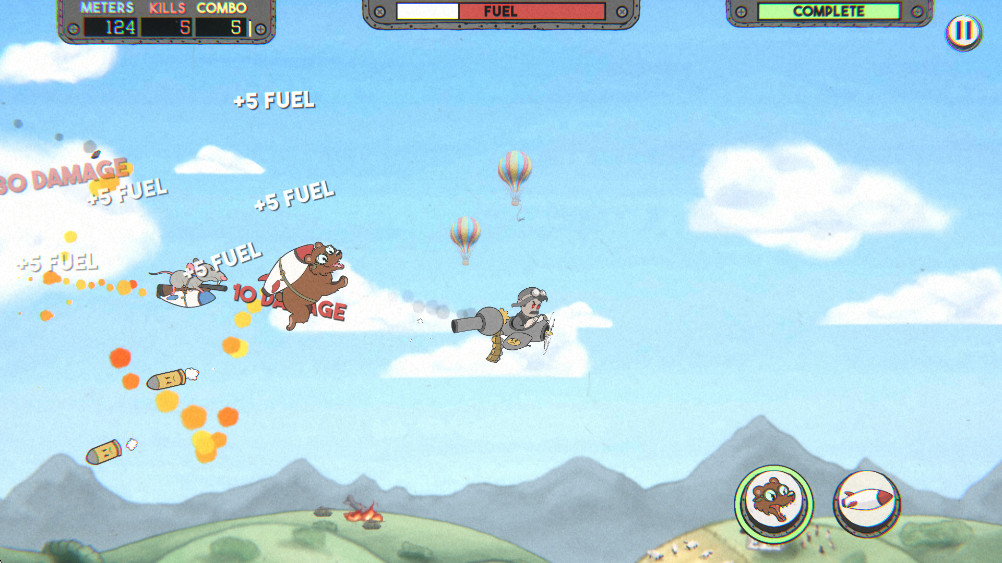Activate the bear ability button
1002x563 pixels.
[x=774, y=504]
